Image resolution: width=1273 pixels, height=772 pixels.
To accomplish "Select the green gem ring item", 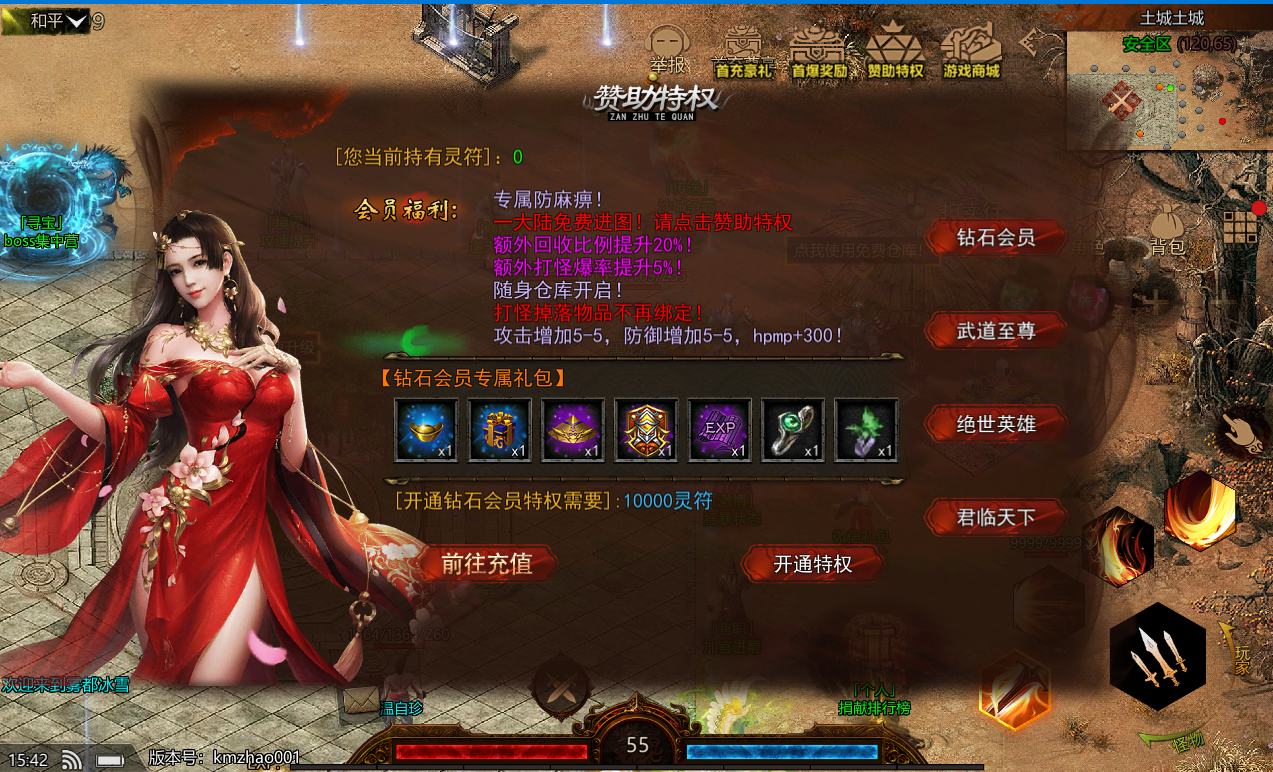I will 793,430.
